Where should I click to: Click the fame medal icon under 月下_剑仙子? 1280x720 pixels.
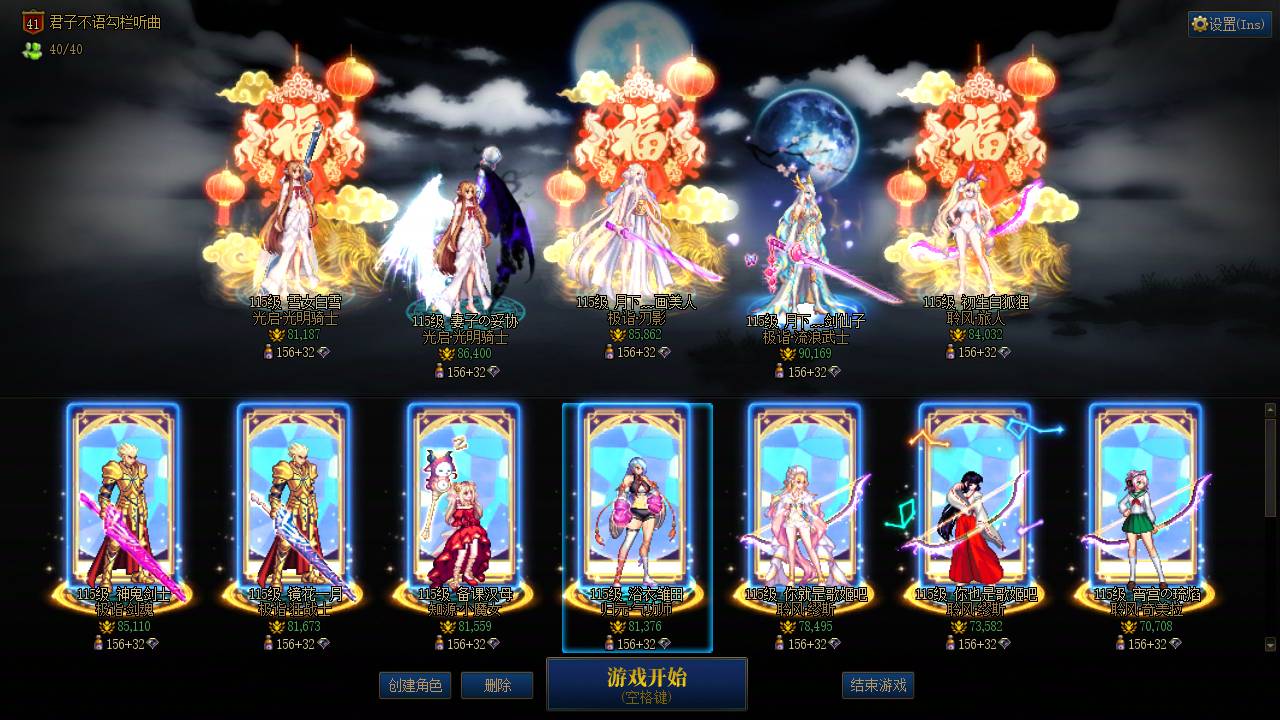point(790,354)
